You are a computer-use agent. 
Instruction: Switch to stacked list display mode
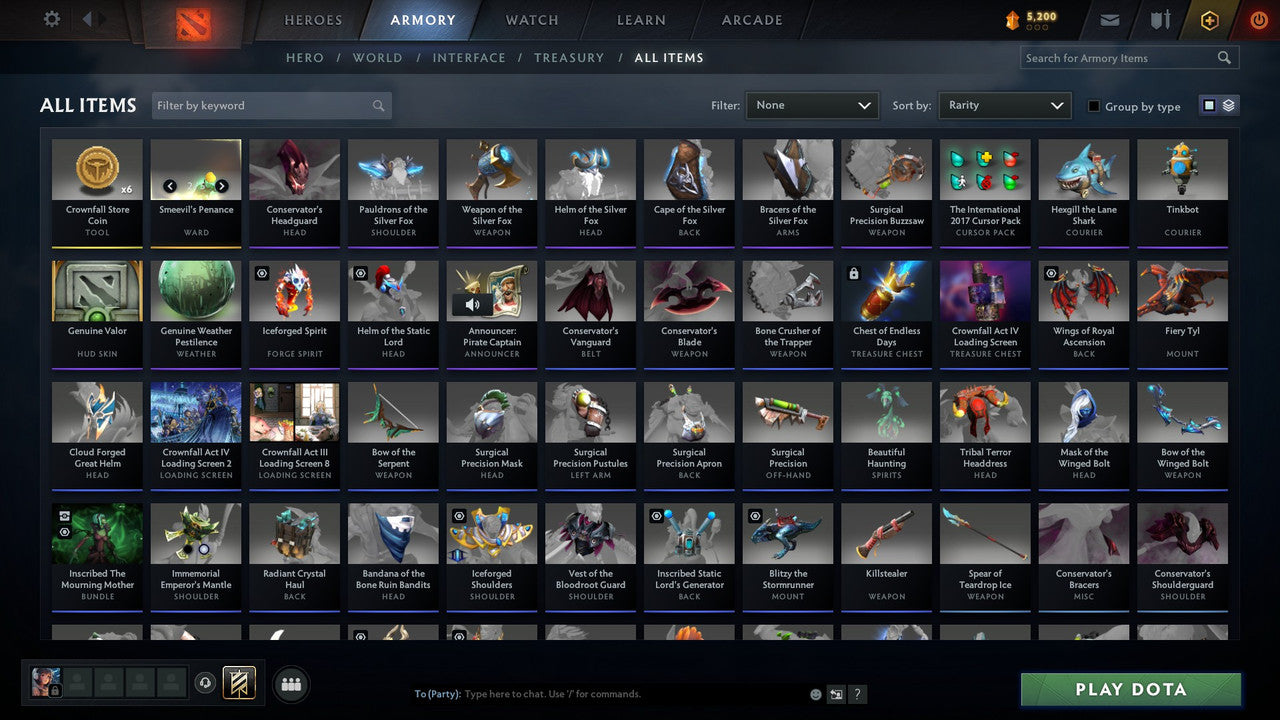click(1227, 105)
